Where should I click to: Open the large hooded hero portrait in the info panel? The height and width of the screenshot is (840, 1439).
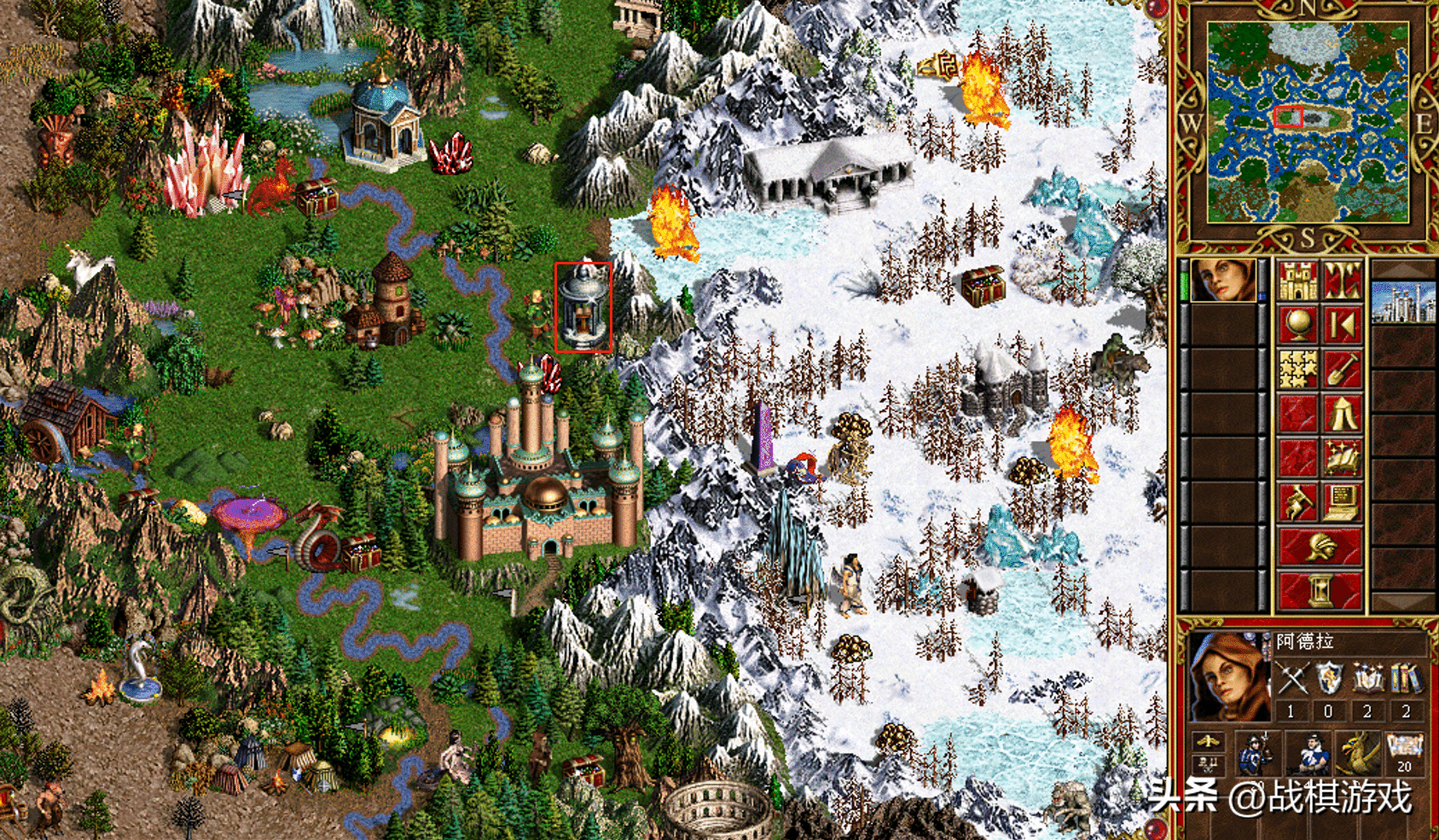coord(1229,678)
